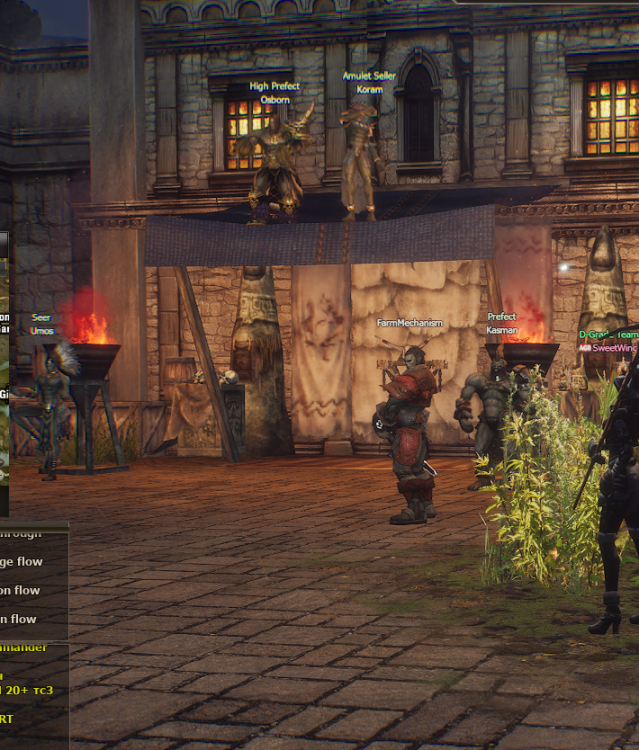Viewport: 639px width, 750px height.
Task: Choose the list entry ending in "on flow"
Action: click(22, 590)
